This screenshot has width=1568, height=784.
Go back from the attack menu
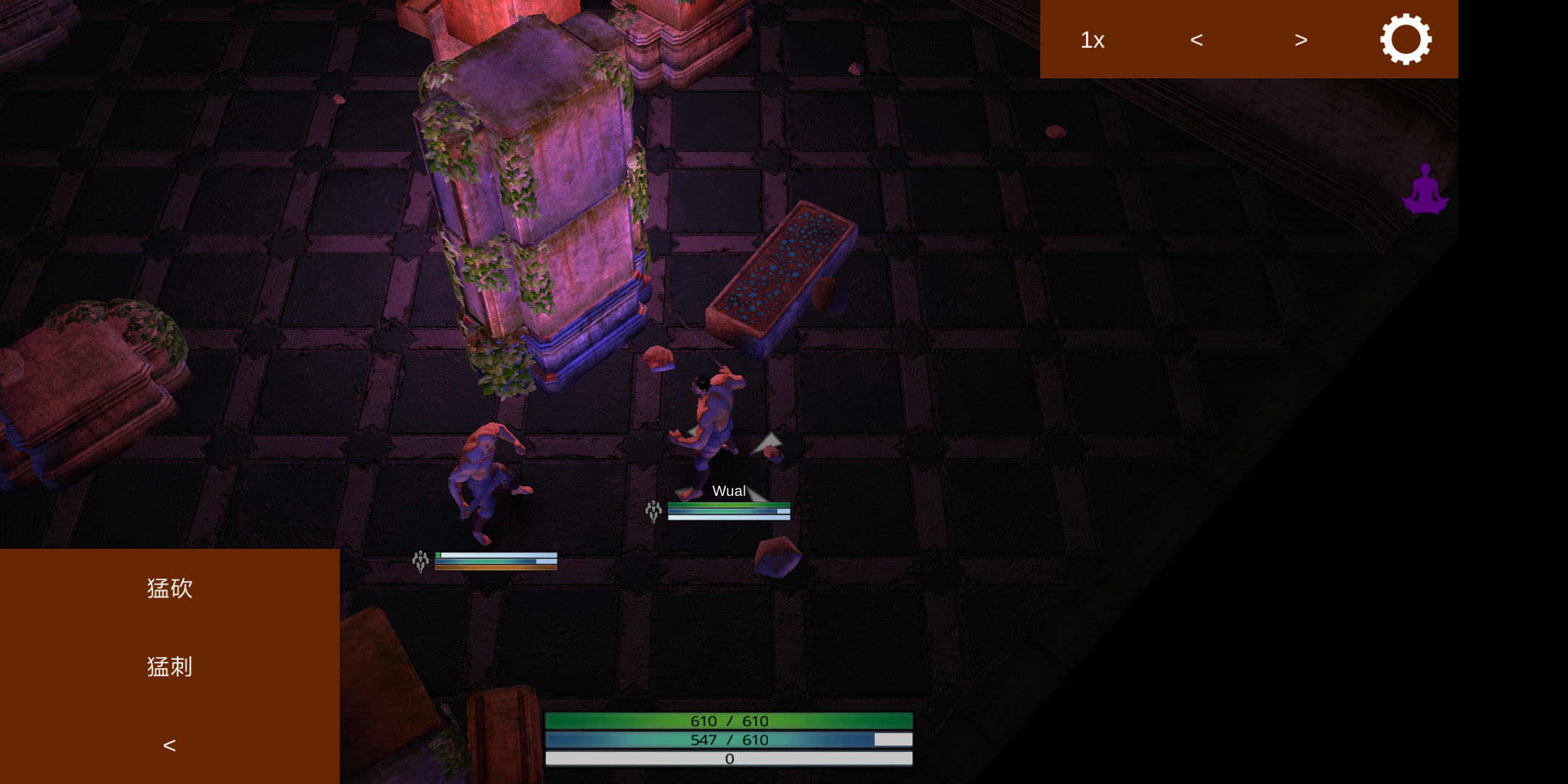coord(169,746)
